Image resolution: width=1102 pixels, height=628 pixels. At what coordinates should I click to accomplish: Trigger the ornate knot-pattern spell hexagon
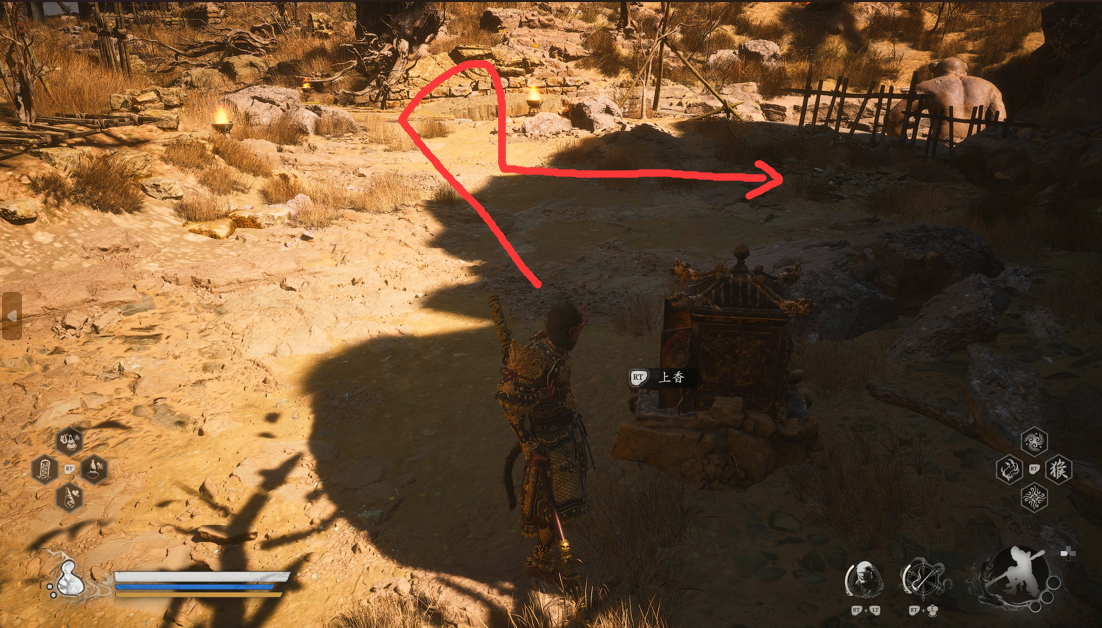point(1034,497)
